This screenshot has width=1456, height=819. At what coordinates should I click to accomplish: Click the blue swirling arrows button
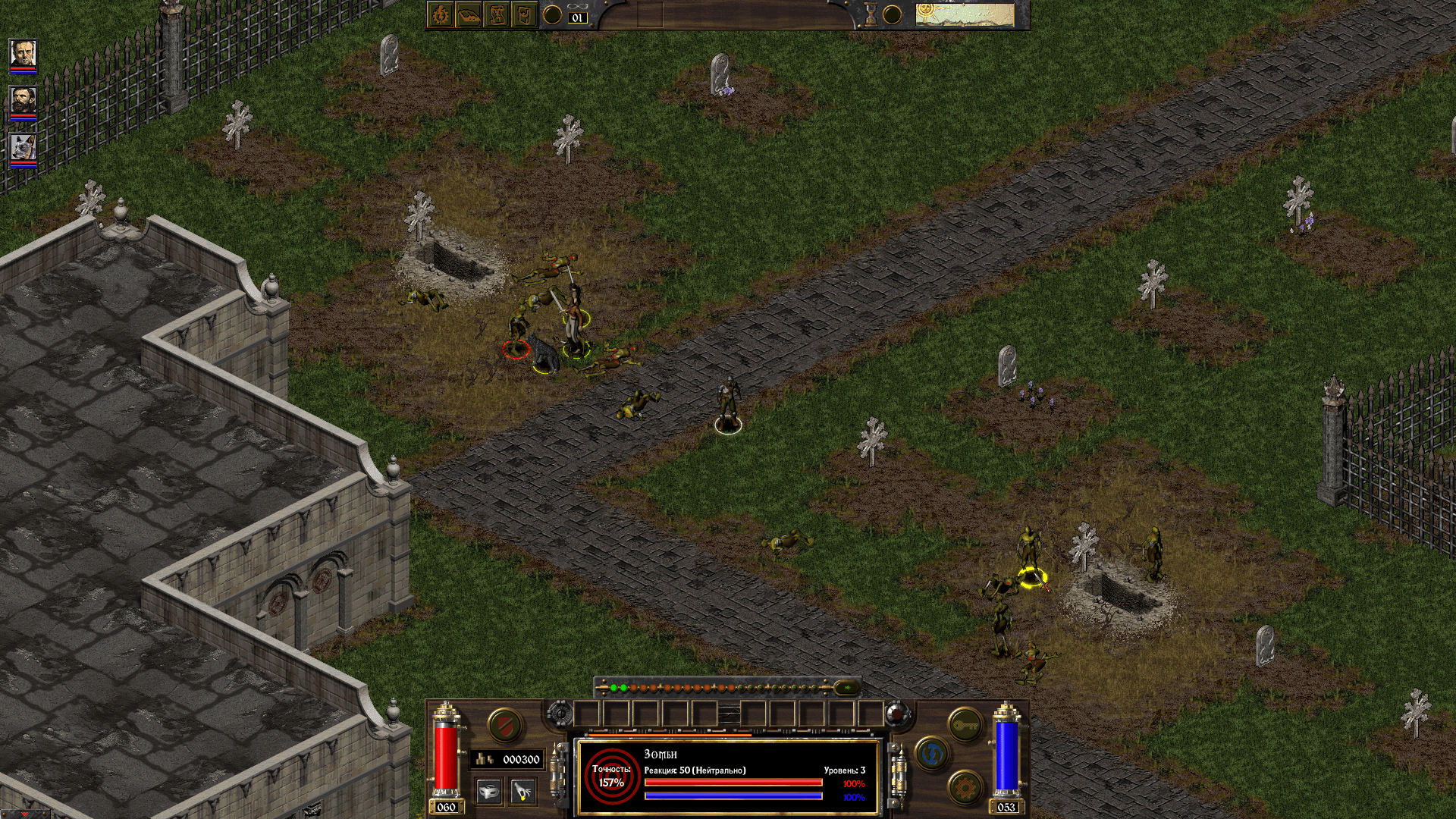[932, 754]
